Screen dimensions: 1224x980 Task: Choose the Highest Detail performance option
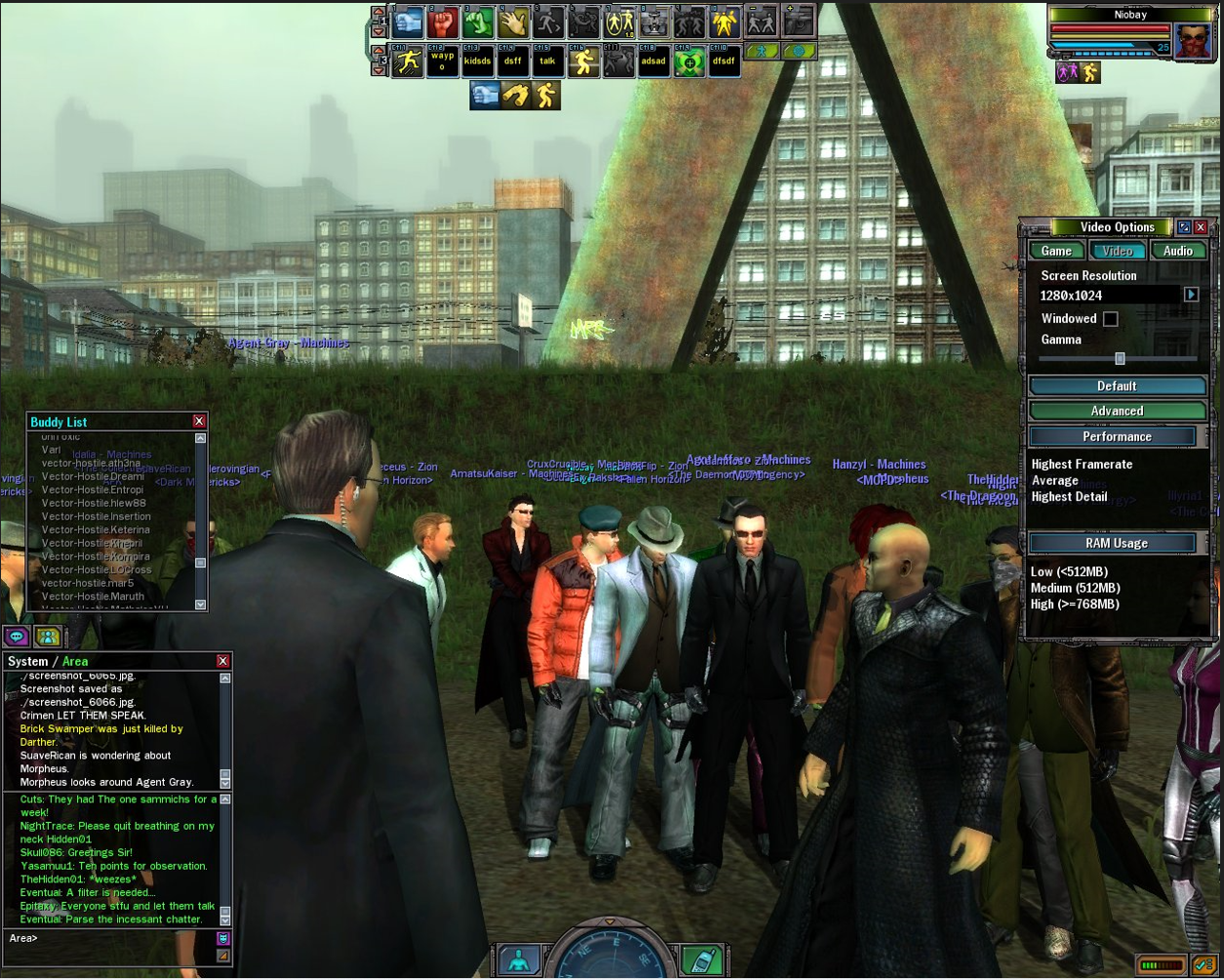(1069, 496)
